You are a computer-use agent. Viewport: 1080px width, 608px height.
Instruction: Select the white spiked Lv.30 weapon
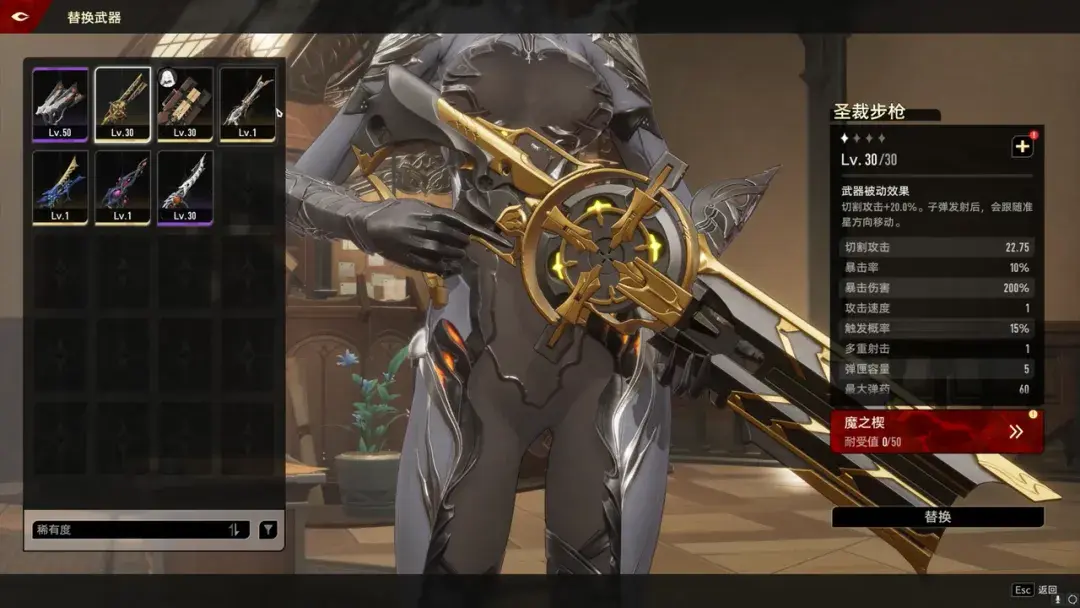[185, 187]
